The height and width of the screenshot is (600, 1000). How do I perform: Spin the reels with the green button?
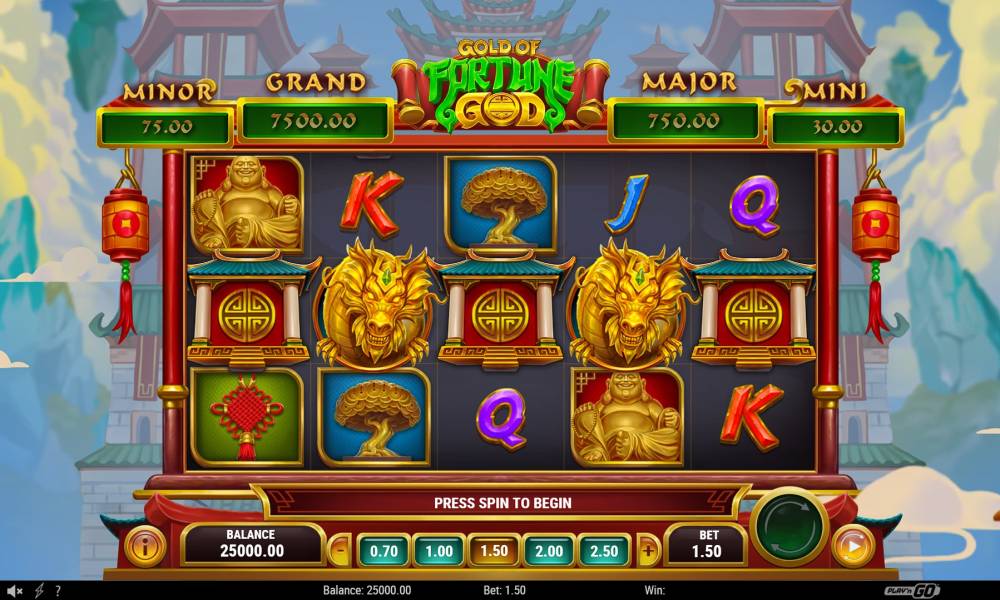pos(789,526)
